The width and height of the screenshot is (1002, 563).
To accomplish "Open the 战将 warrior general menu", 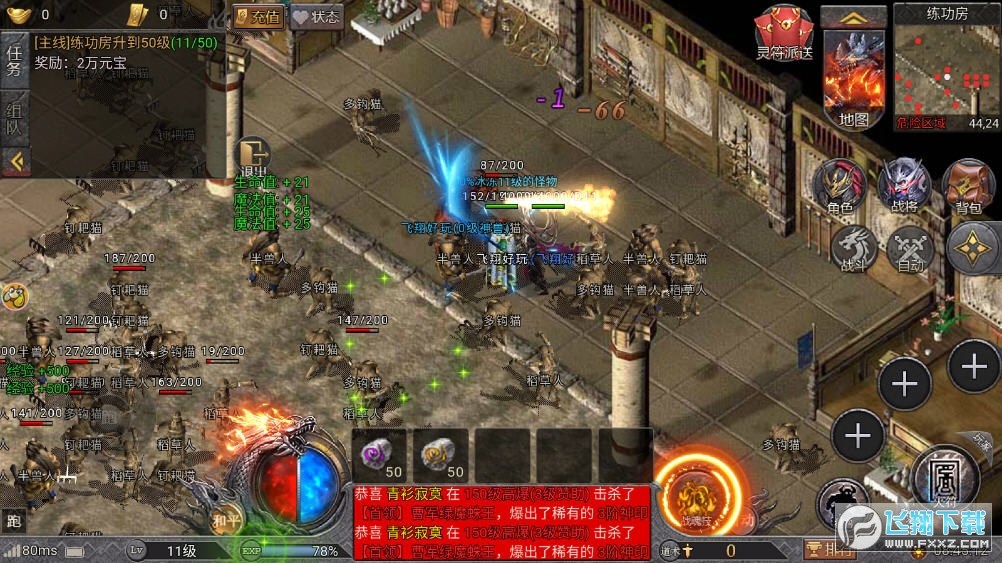I will 904,186.
